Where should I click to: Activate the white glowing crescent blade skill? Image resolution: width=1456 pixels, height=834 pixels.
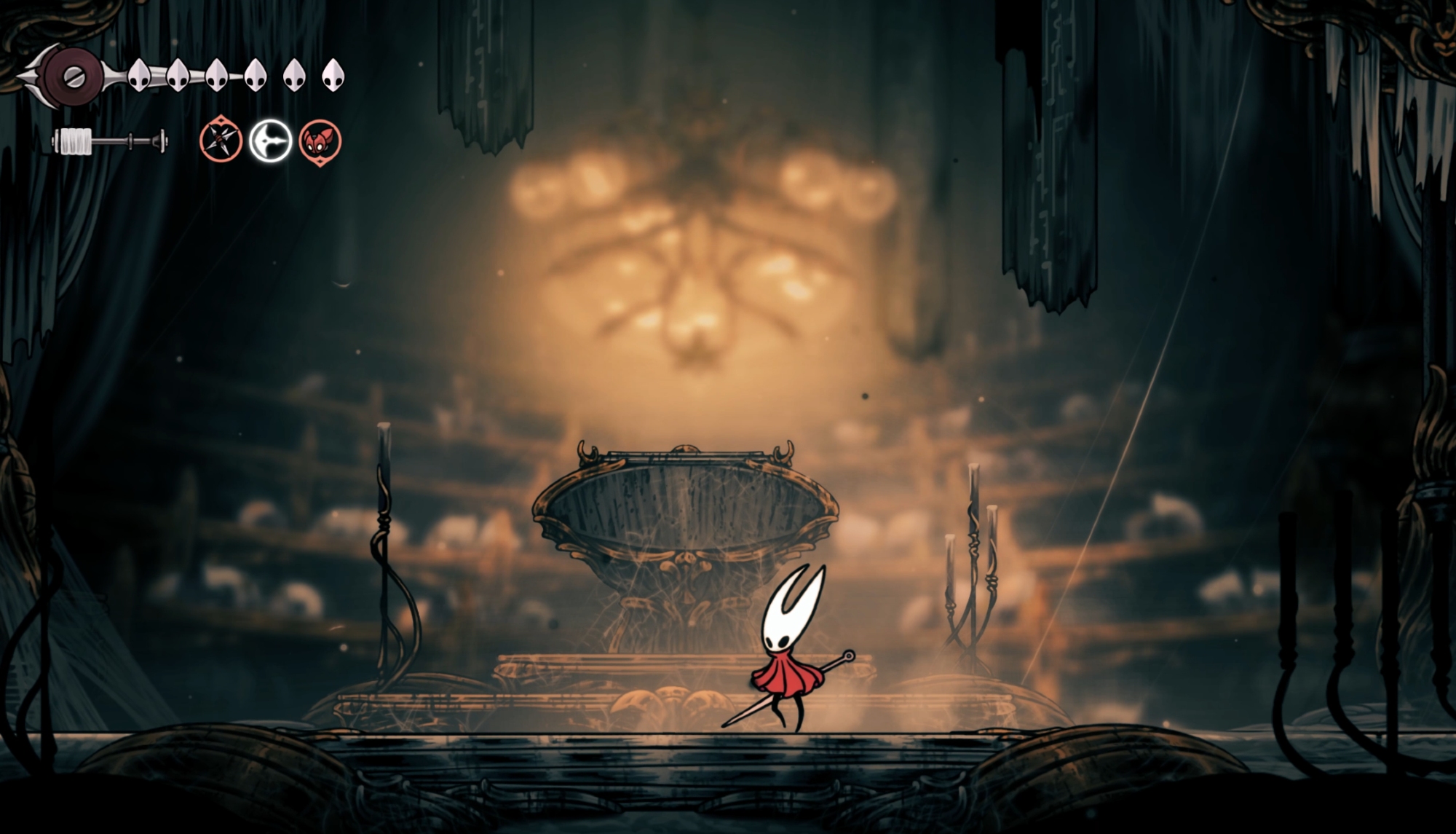tap(270, 141)
